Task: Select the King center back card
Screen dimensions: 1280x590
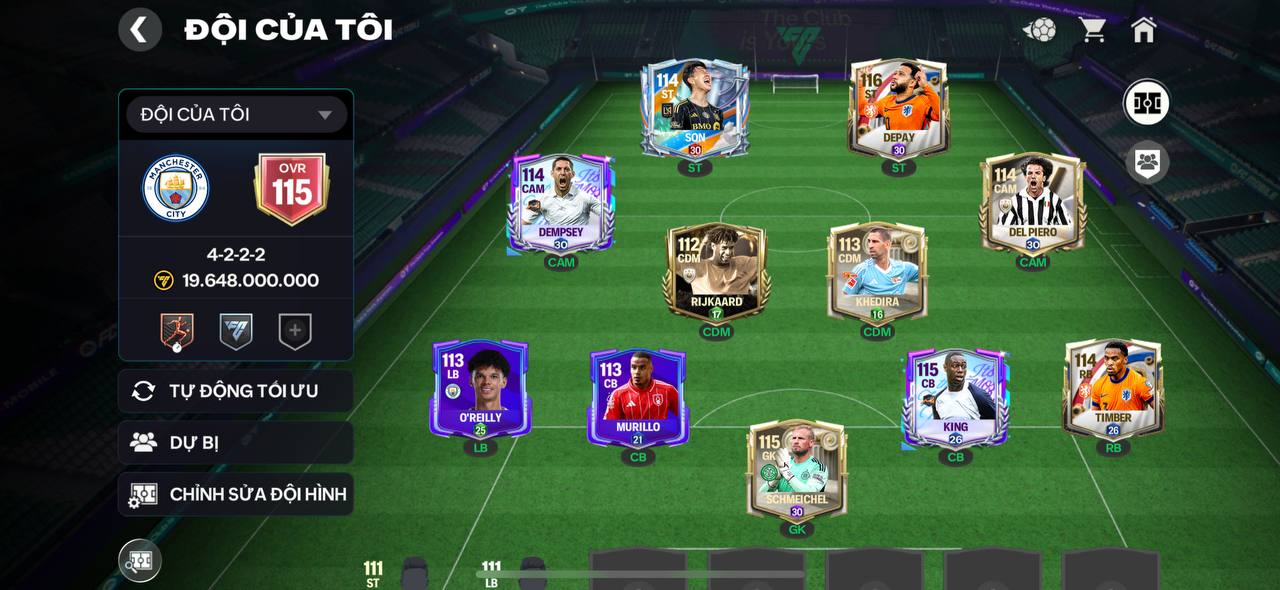Action: [955, 397]
